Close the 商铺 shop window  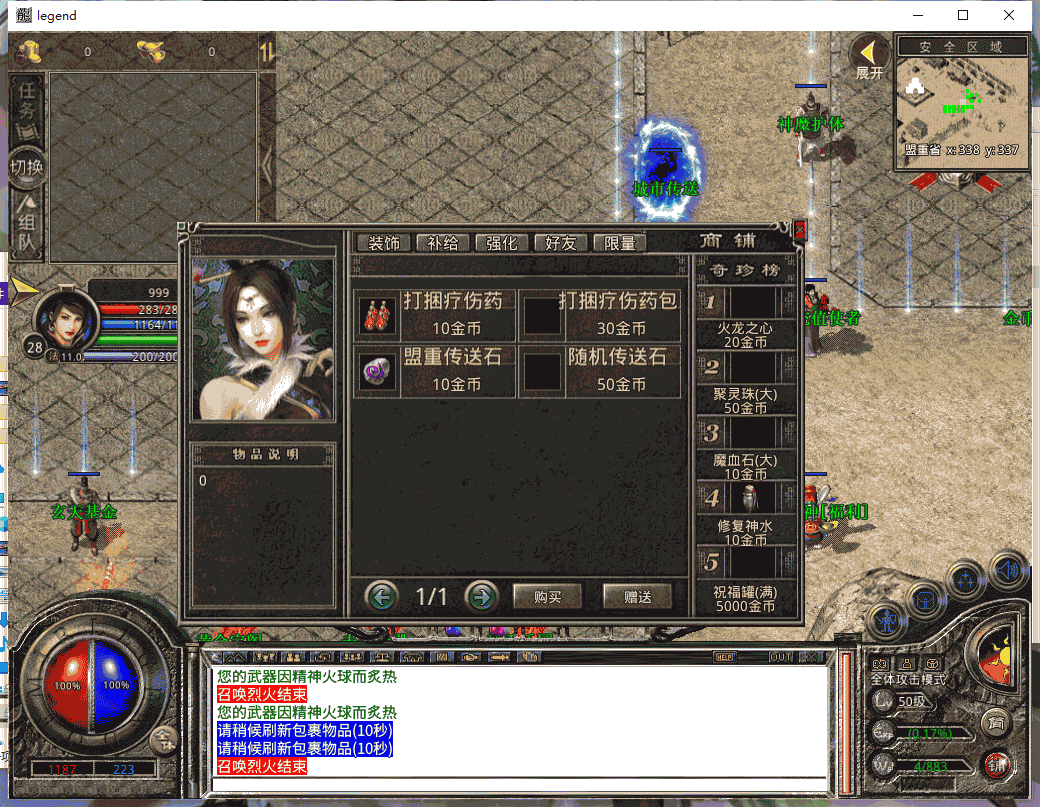[x=799, y=229]
